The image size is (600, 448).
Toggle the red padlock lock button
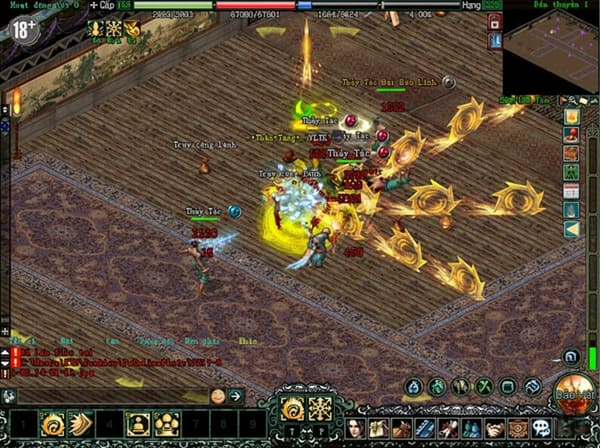pos(493,21)
